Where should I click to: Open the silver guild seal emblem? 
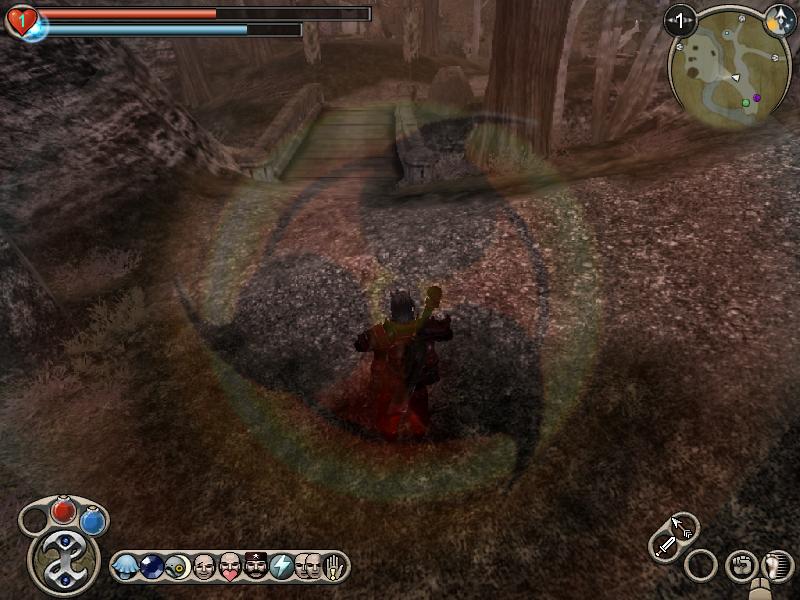coord(62,559)
